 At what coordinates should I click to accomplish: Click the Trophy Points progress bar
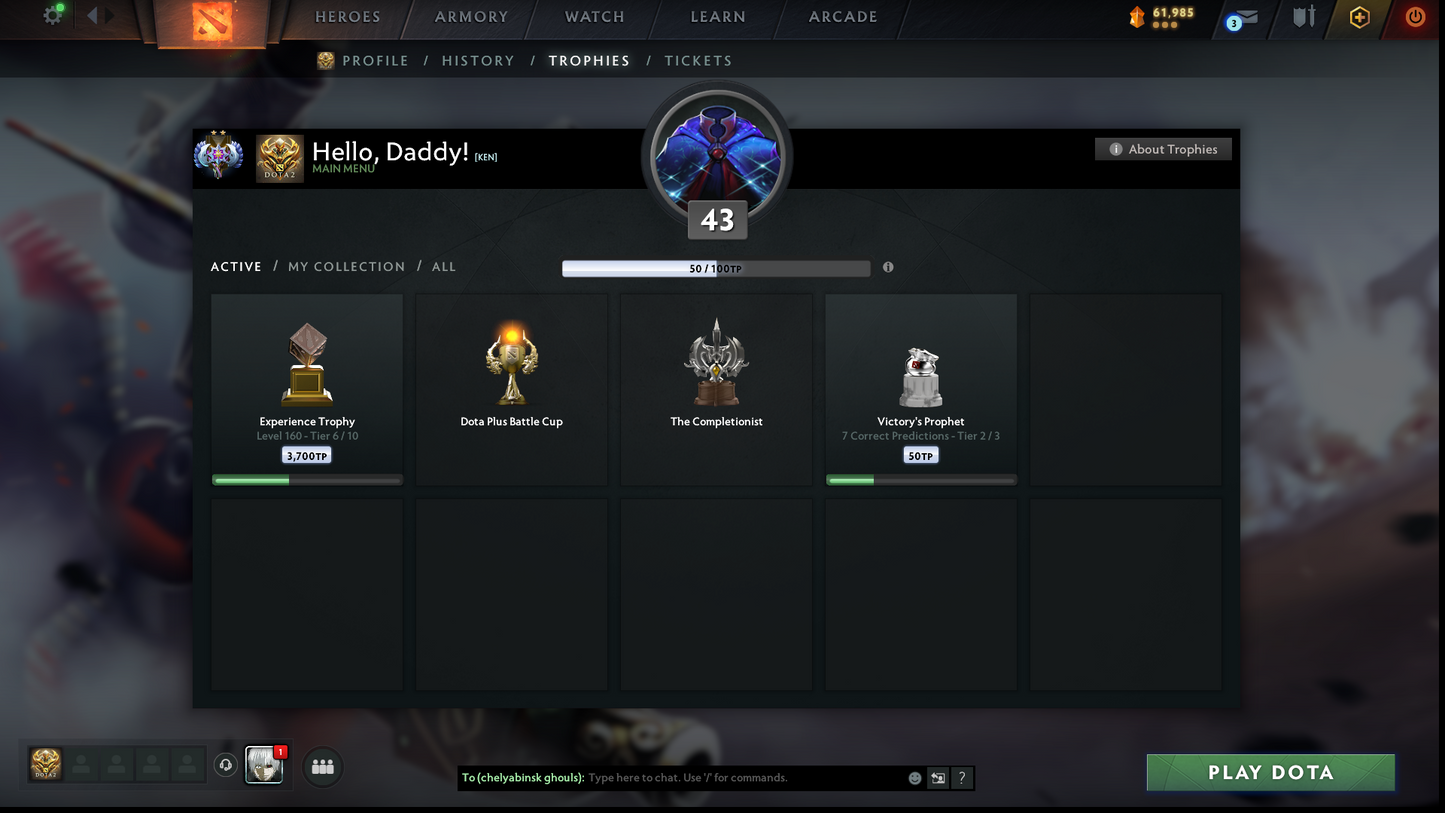[716, 268]
